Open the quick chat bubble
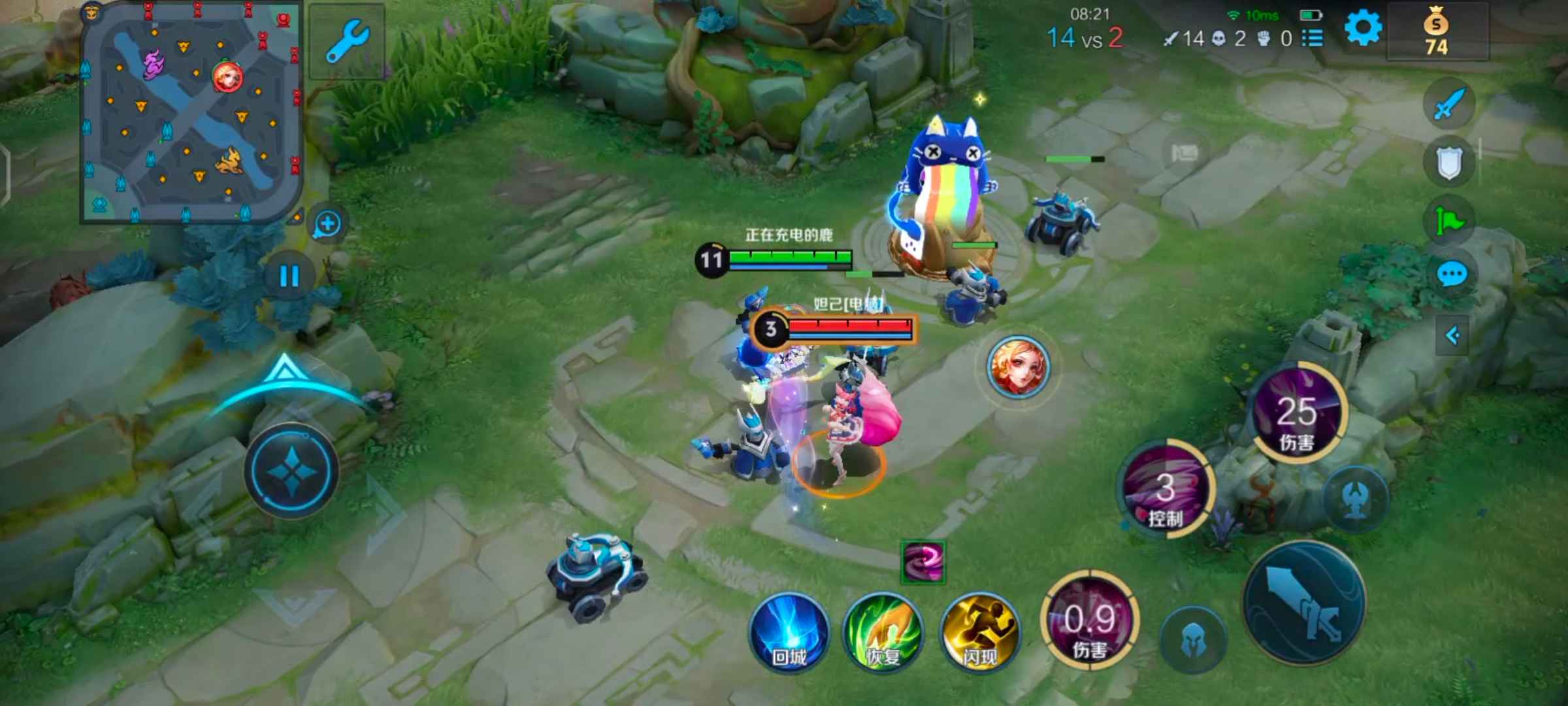This screenshot has height=706, width=1568. pos(1452,275)
